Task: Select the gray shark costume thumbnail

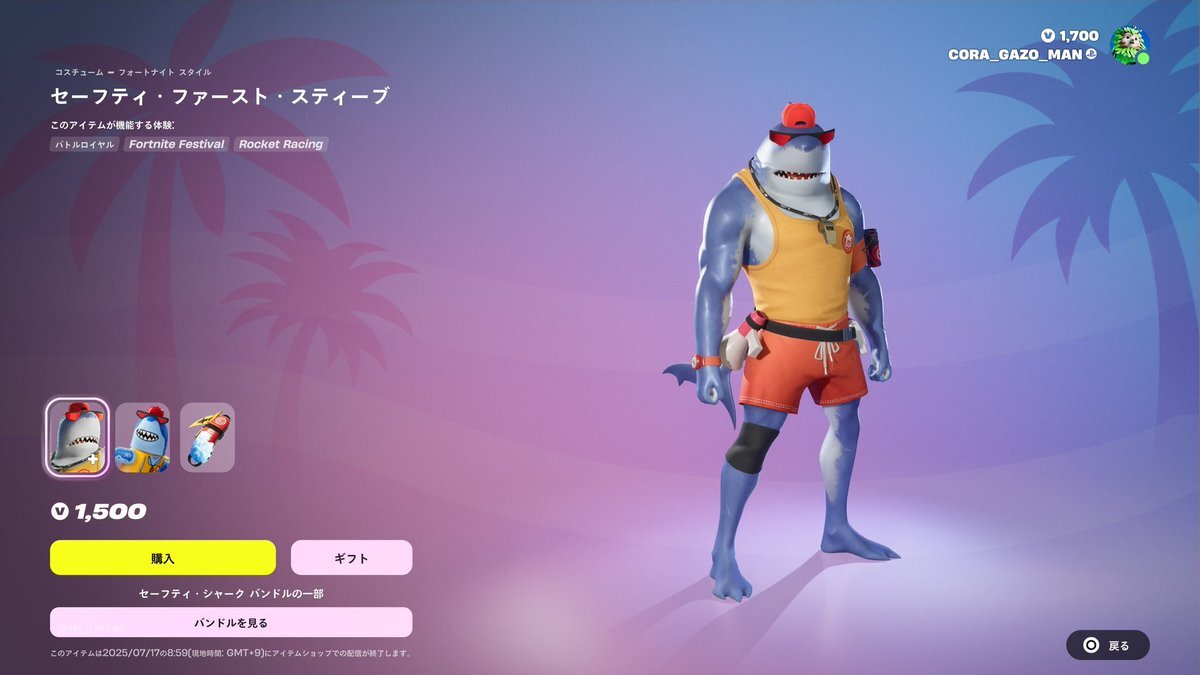Action: click(x=77, y=437)
